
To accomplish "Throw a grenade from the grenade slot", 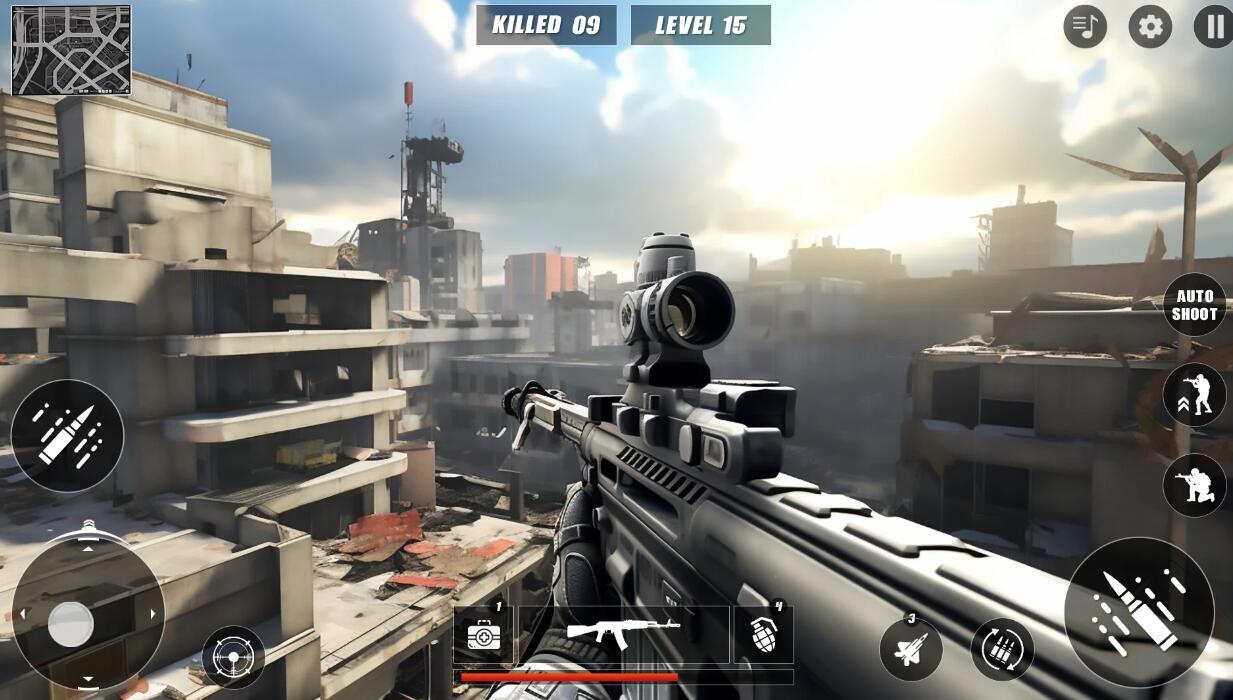I will 764,634.
